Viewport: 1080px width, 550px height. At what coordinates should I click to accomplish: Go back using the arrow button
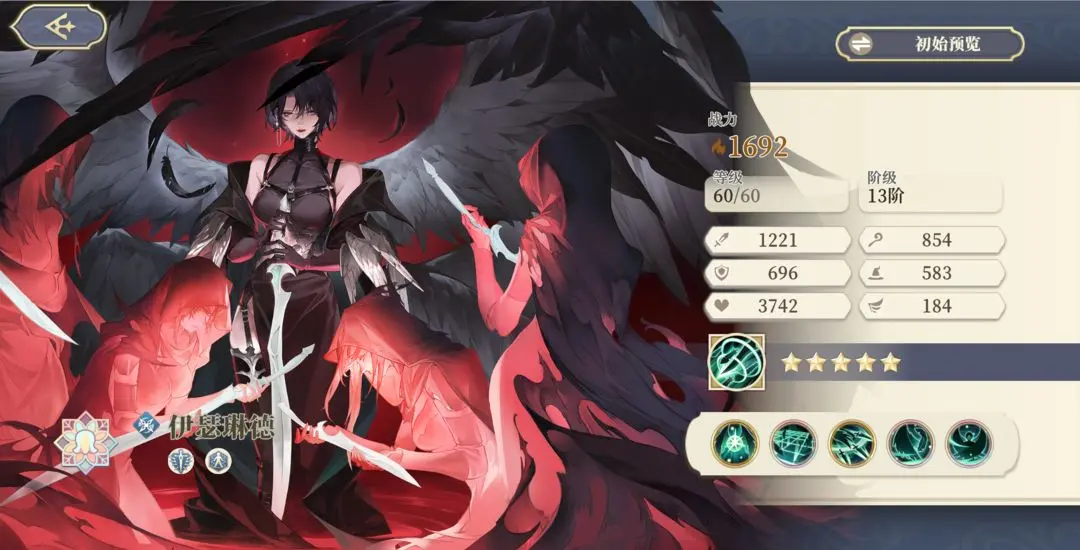tap(61, 26)
